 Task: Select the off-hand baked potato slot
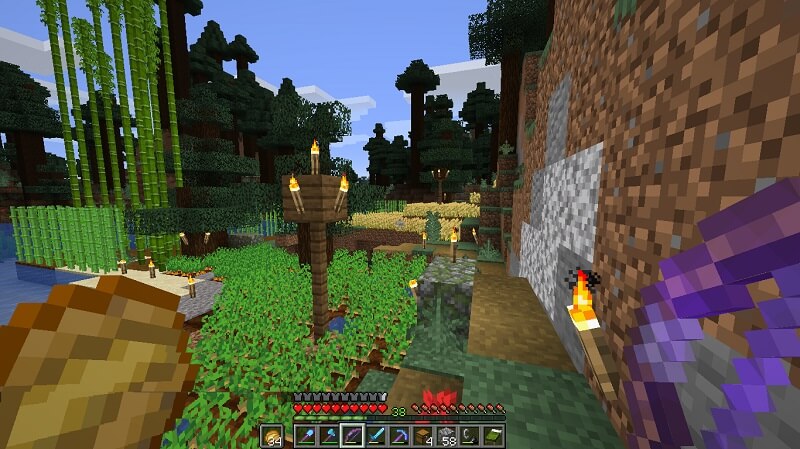point(273,436)
